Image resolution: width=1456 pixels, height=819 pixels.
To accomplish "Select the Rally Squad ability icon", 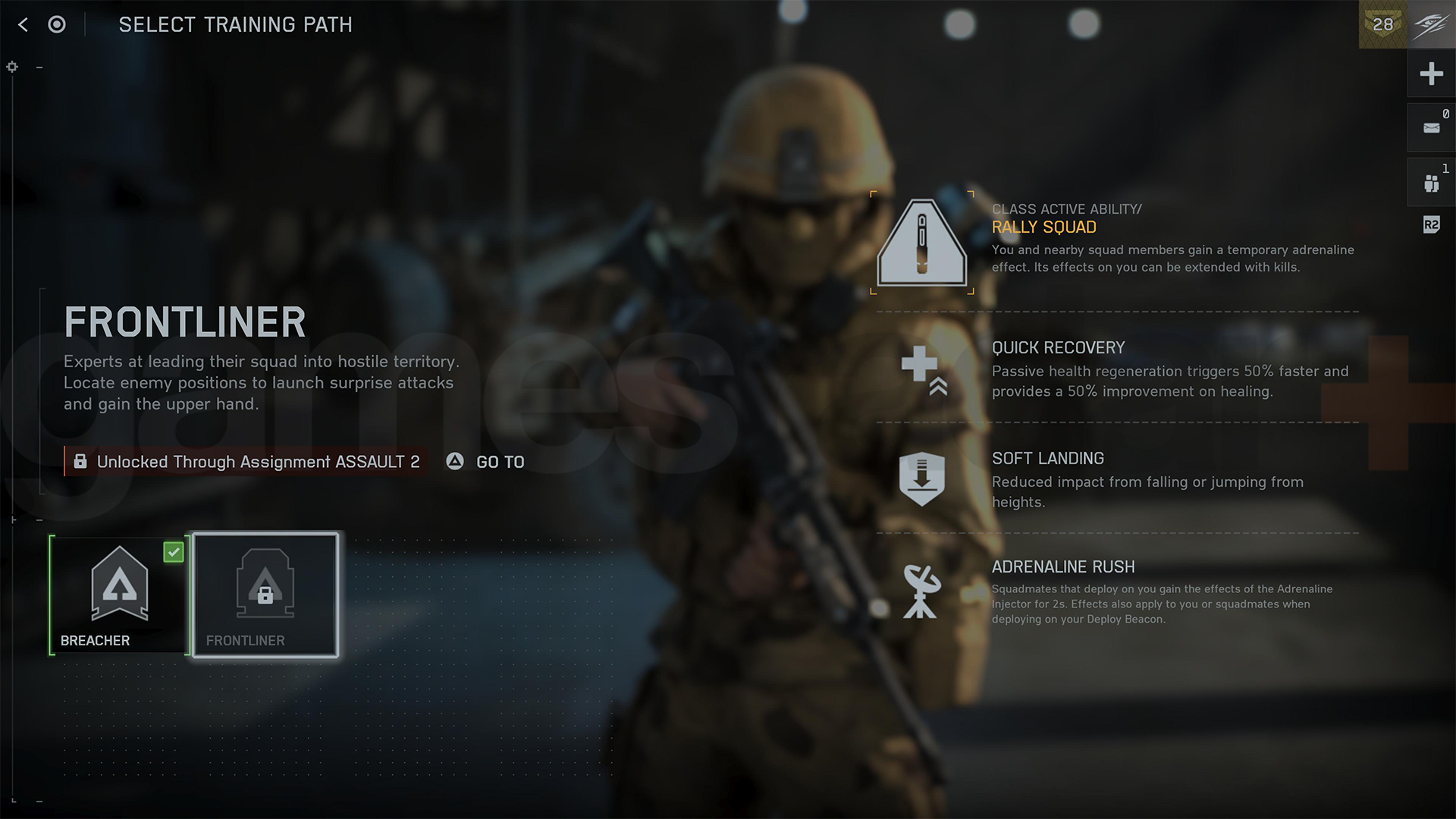I will (x=922, y=243).
